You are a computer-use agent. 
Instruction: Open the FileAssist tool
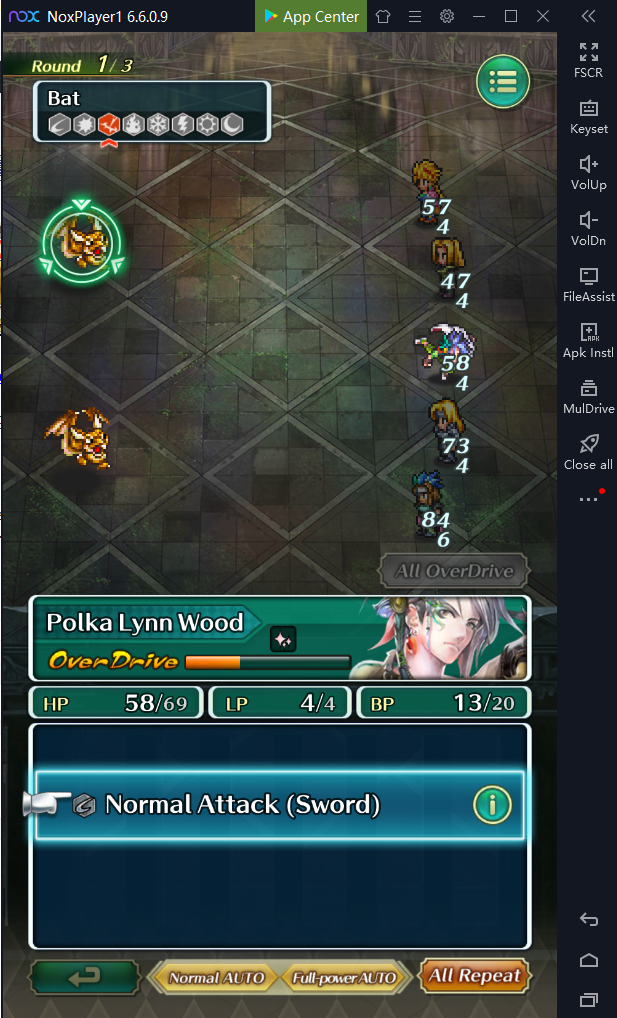point(588,283)
